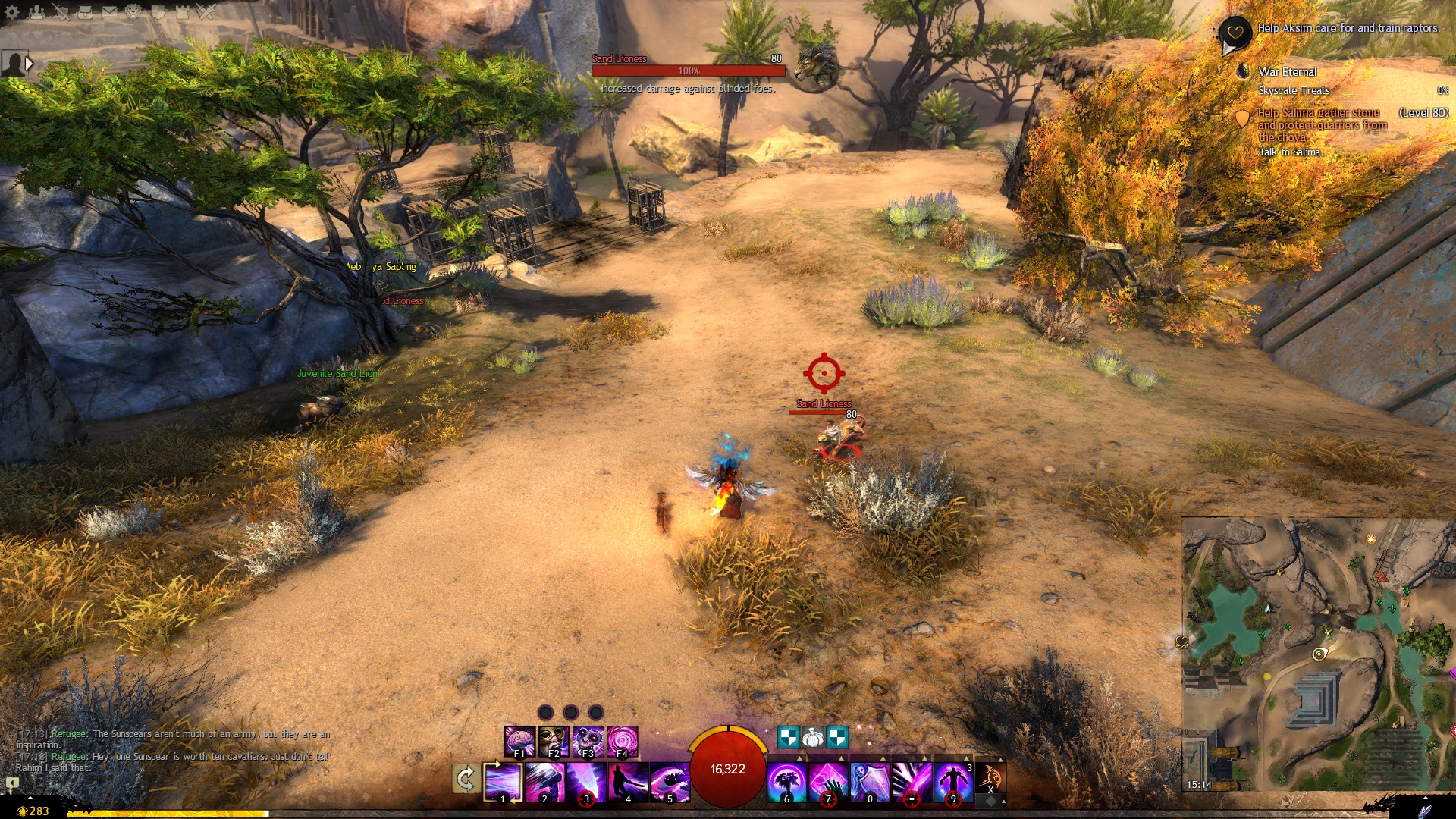Open the PvP crossed swords panel

point(206,11)
